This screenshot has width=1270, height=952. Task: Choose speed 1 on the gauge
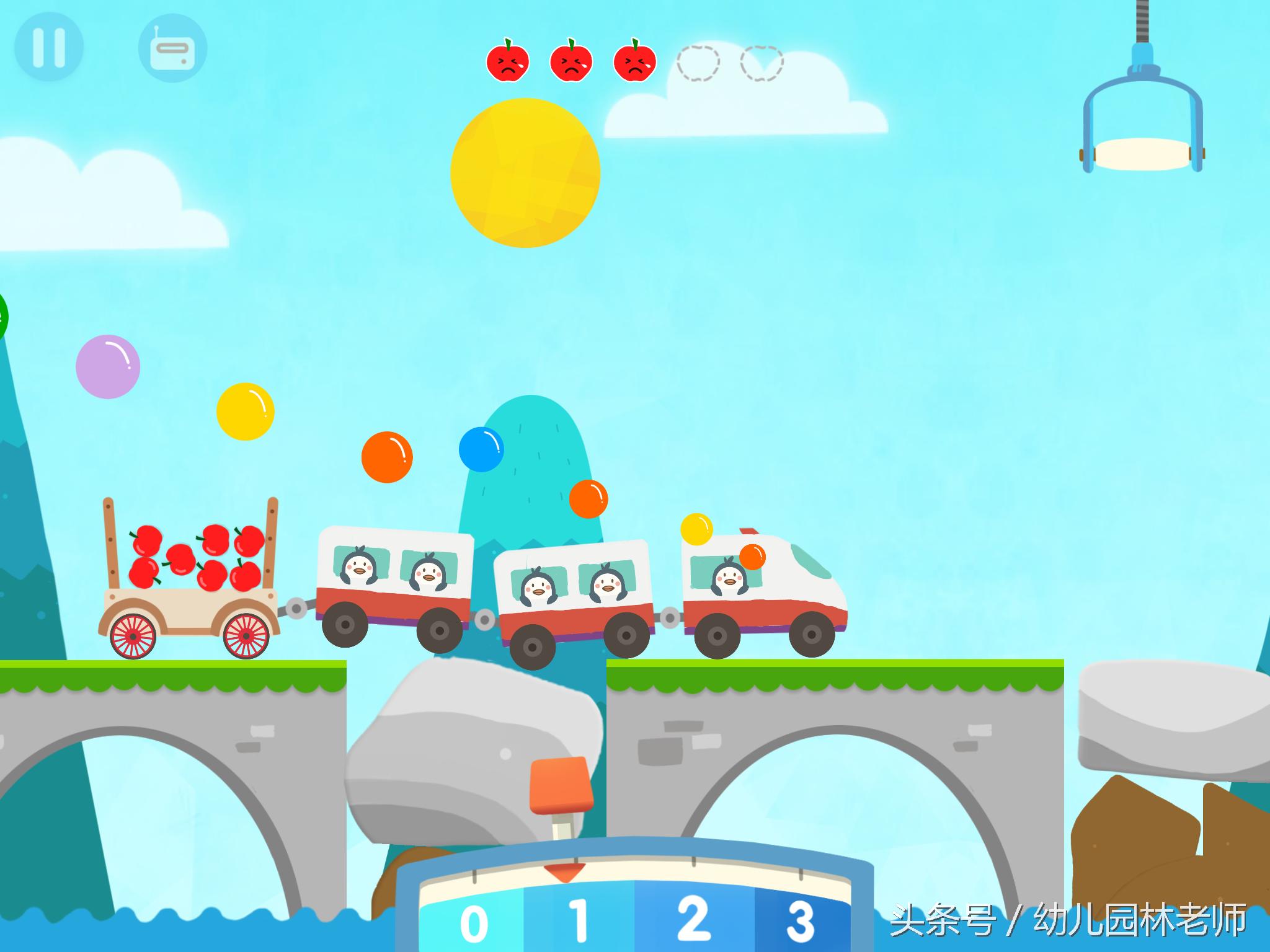pyautogui.click(x=579, y=922)
